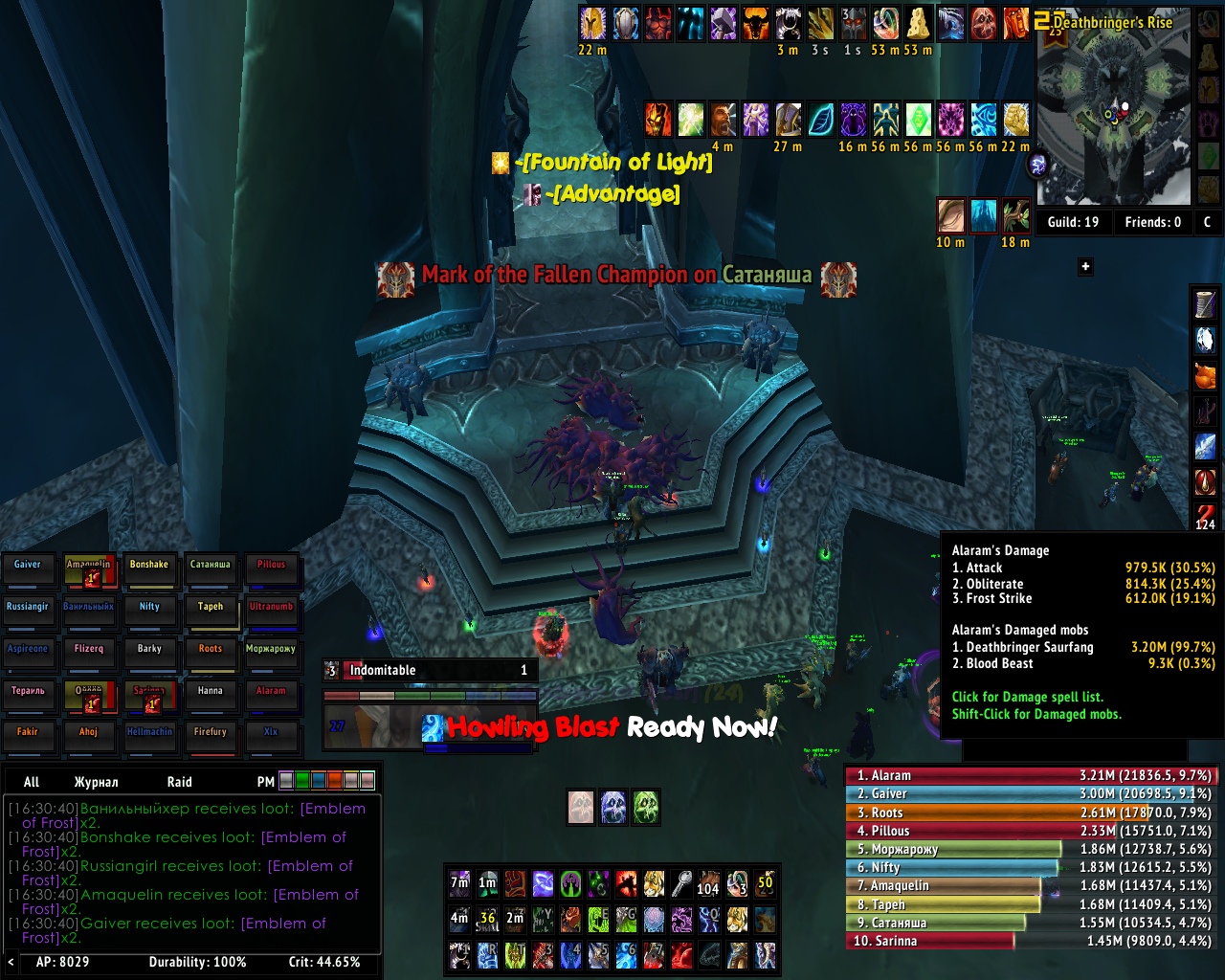Open the Friends: 0 list

point(1152,222)
